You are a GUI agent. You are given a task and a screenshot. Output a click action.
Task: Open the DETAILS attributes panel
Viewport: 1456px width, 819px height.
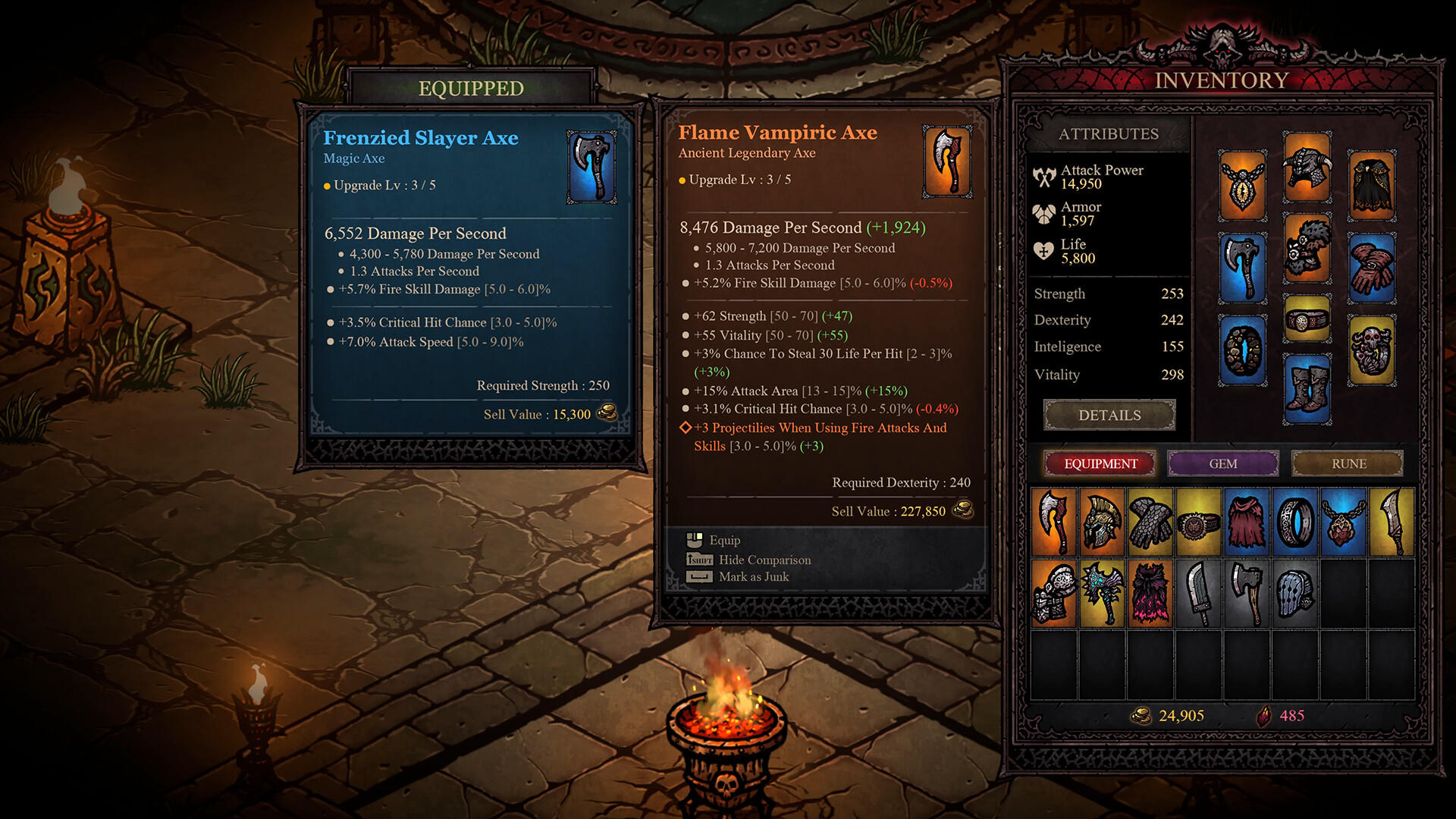pos(1109,415)
